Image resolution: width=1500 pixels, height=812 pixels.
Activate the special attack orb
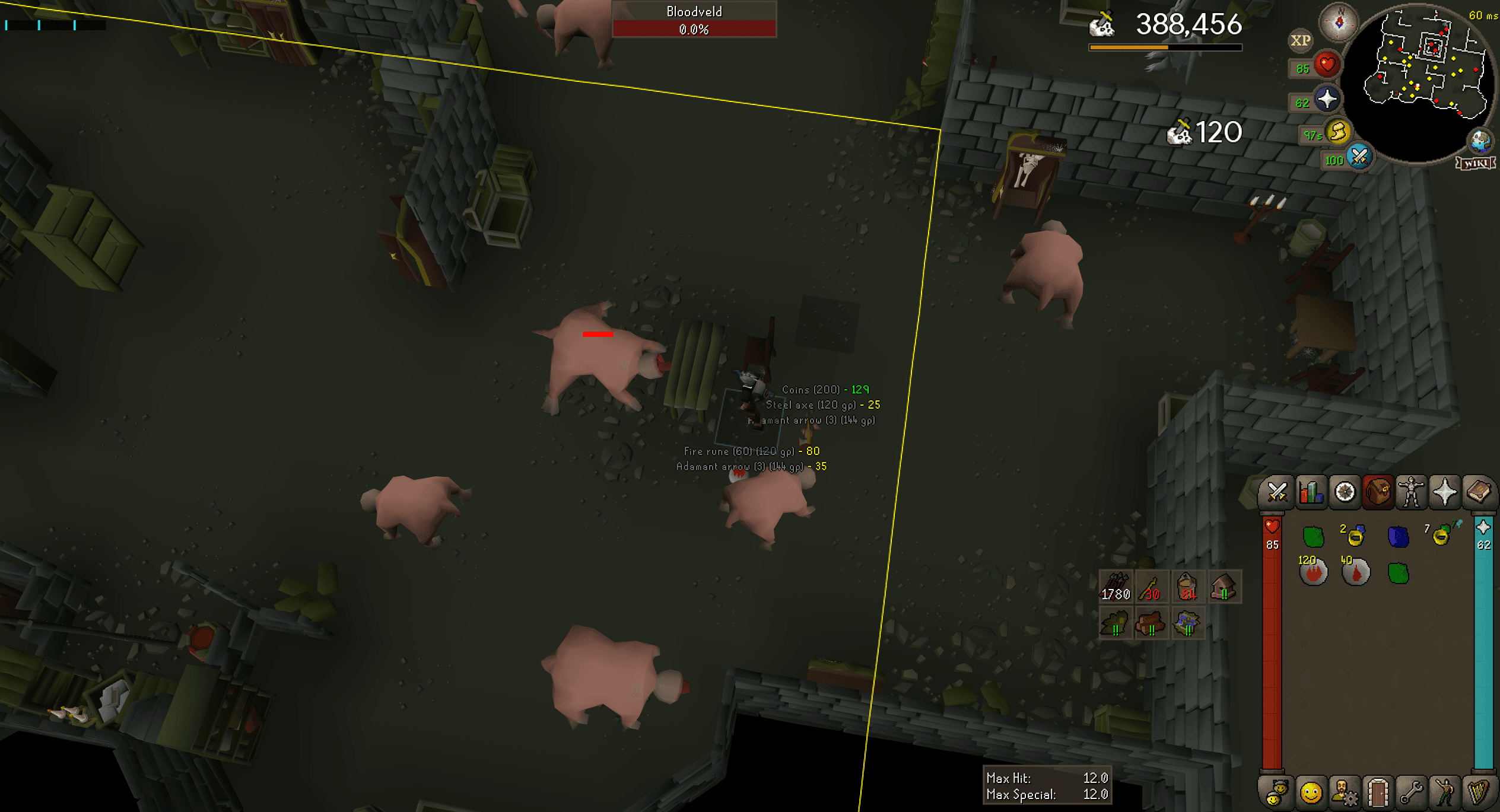tap(1359, 157)
